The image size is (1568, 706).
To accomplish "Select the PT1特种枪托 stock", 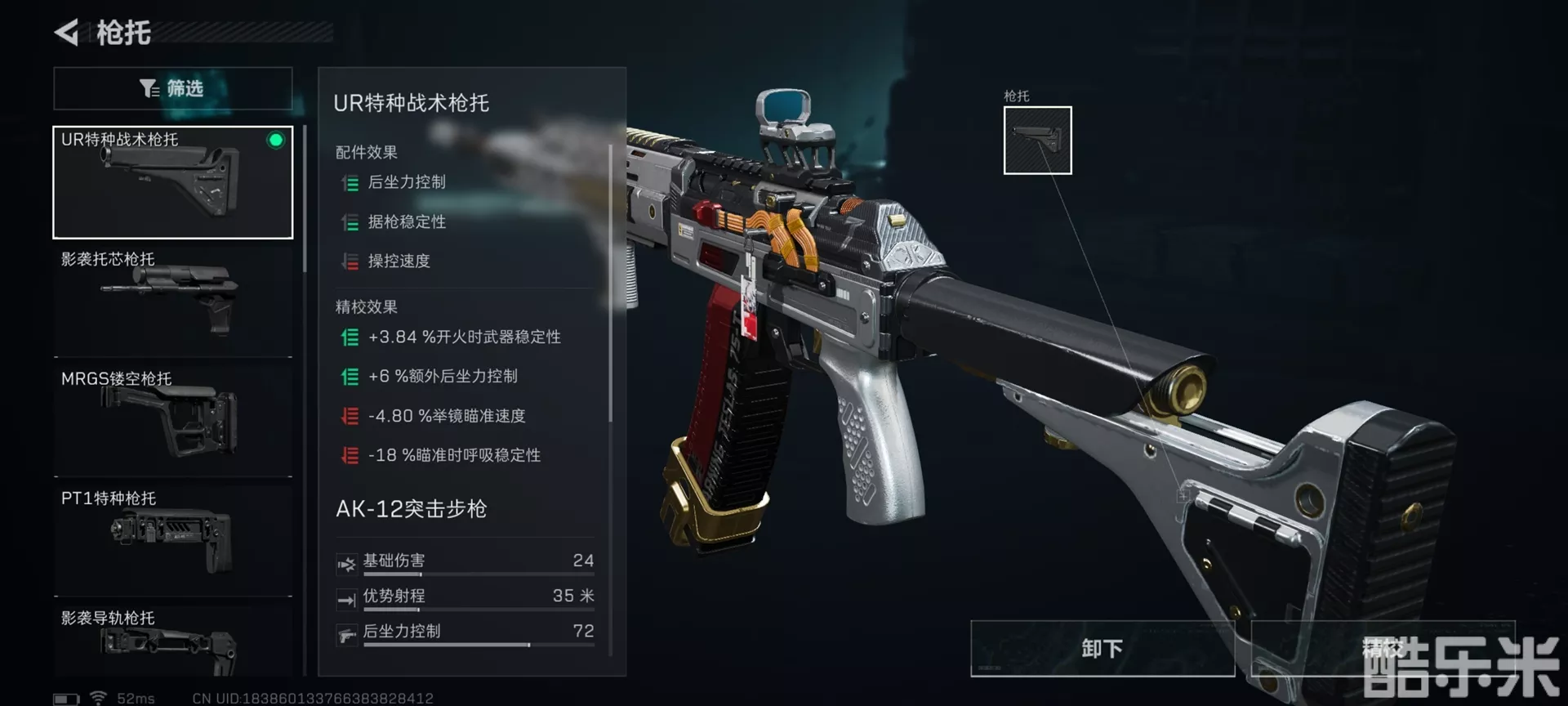I will 172,538.
